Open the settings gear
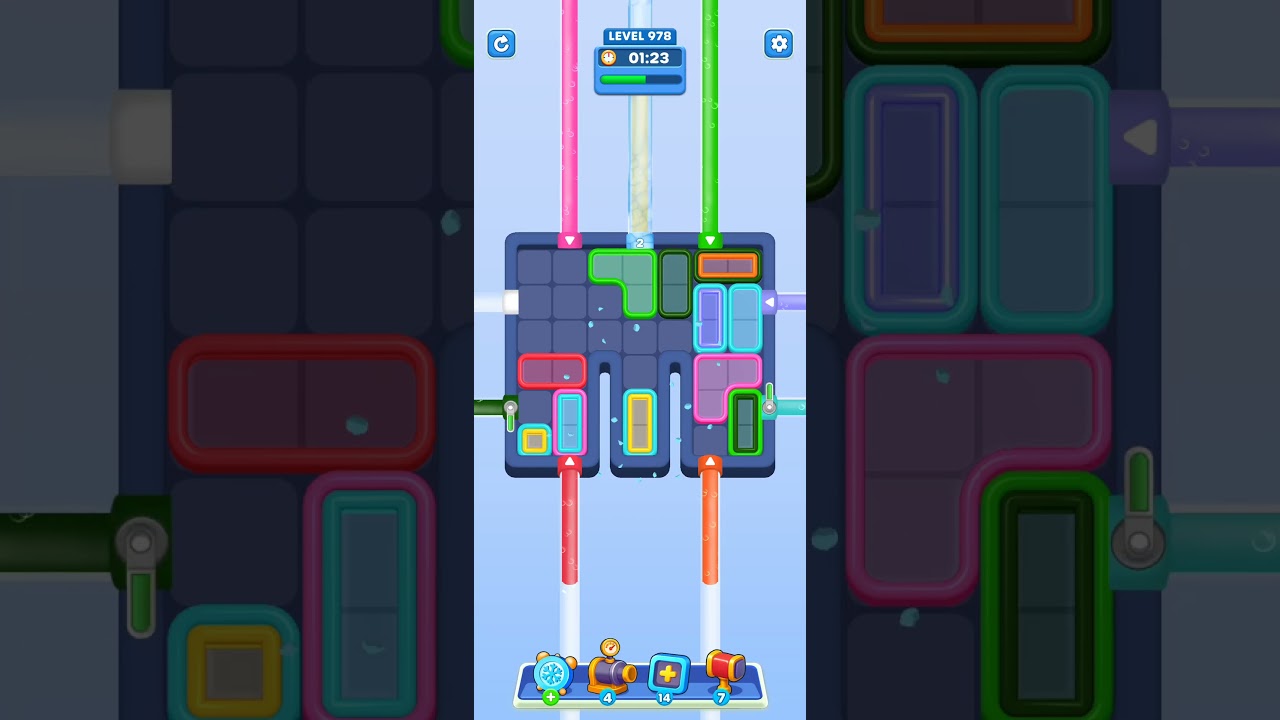 point(779,44)
